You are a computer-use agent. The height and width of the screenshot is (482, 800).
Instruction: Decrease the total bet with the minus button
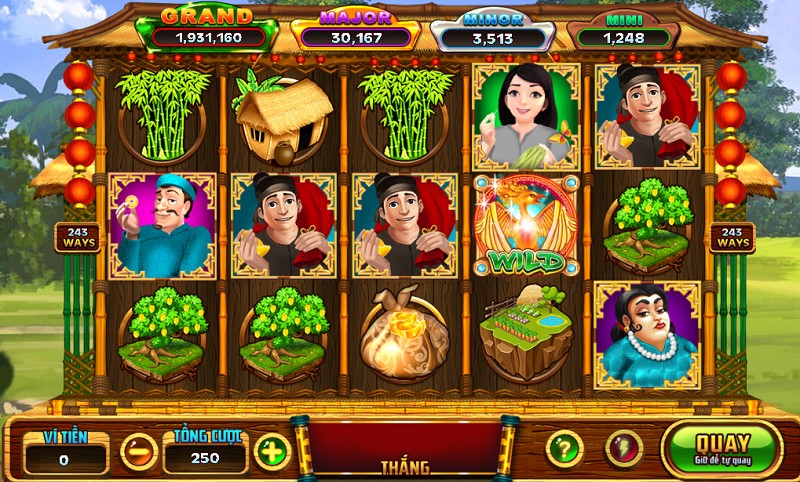pyautogui.click(x=138, y=451)
